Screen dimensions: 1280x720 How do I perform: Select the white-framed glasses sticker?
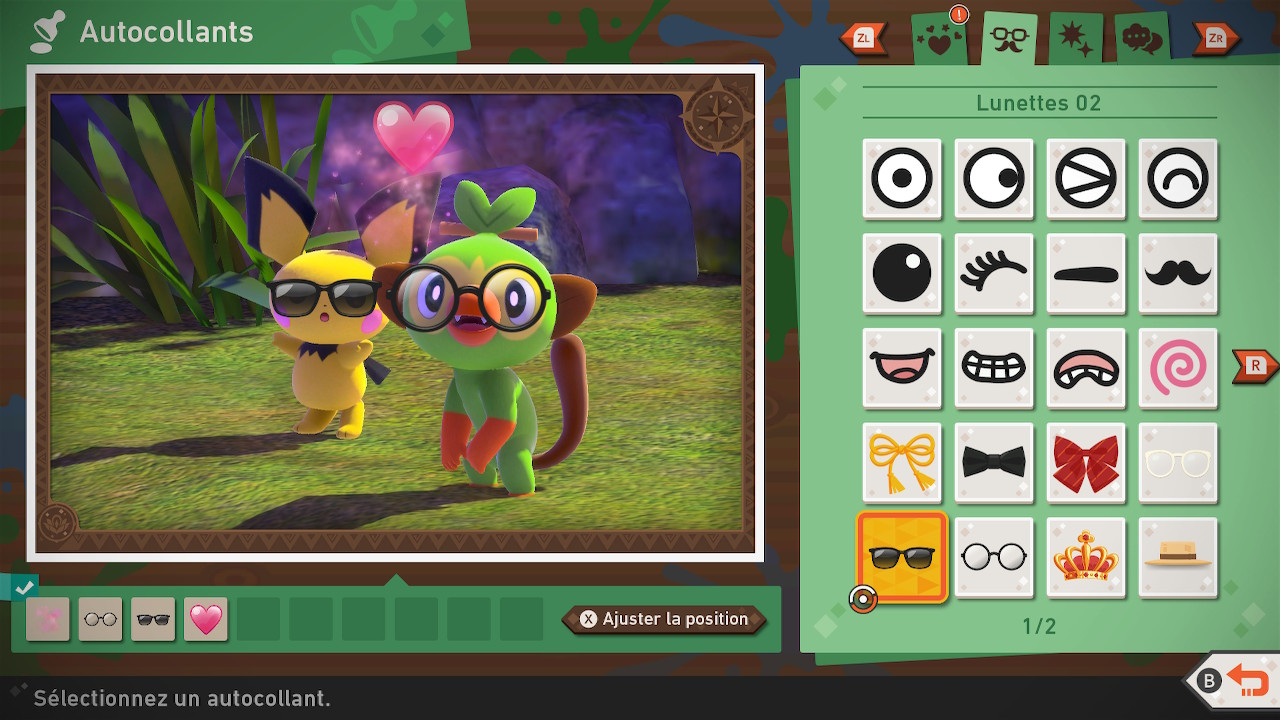coord(1178,462)
